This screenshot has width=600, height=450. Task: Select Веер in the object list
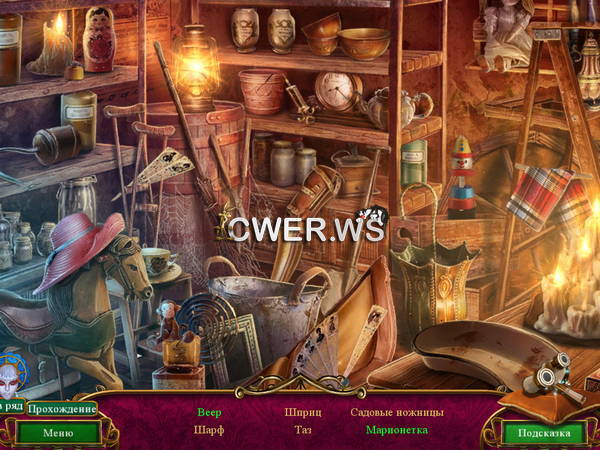[x=209, y=412]
